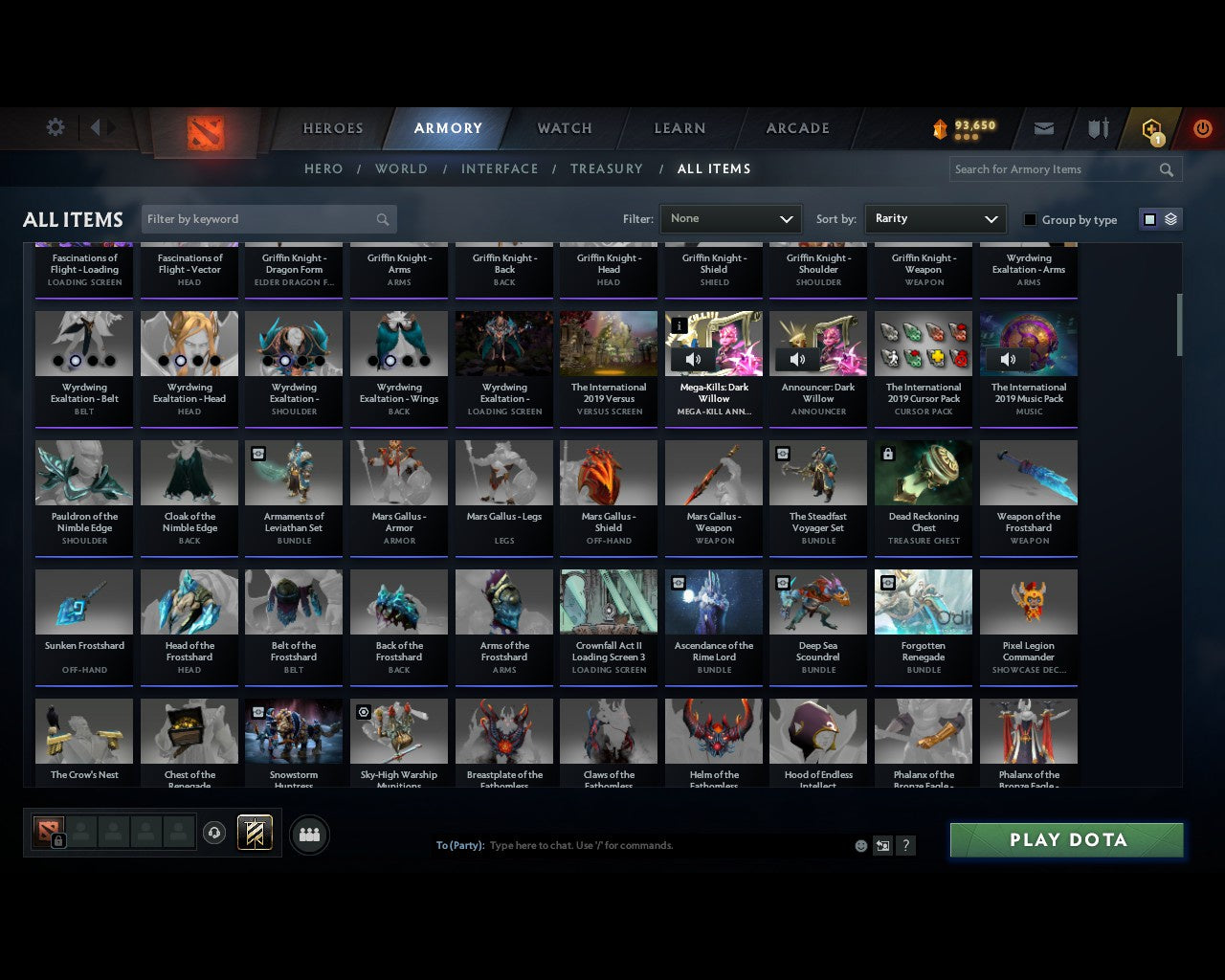The width and height of the screenshot is (1225, 980).
Task: Click the settings gear icon
Action: pyautogui.click(x=55, y=126)
